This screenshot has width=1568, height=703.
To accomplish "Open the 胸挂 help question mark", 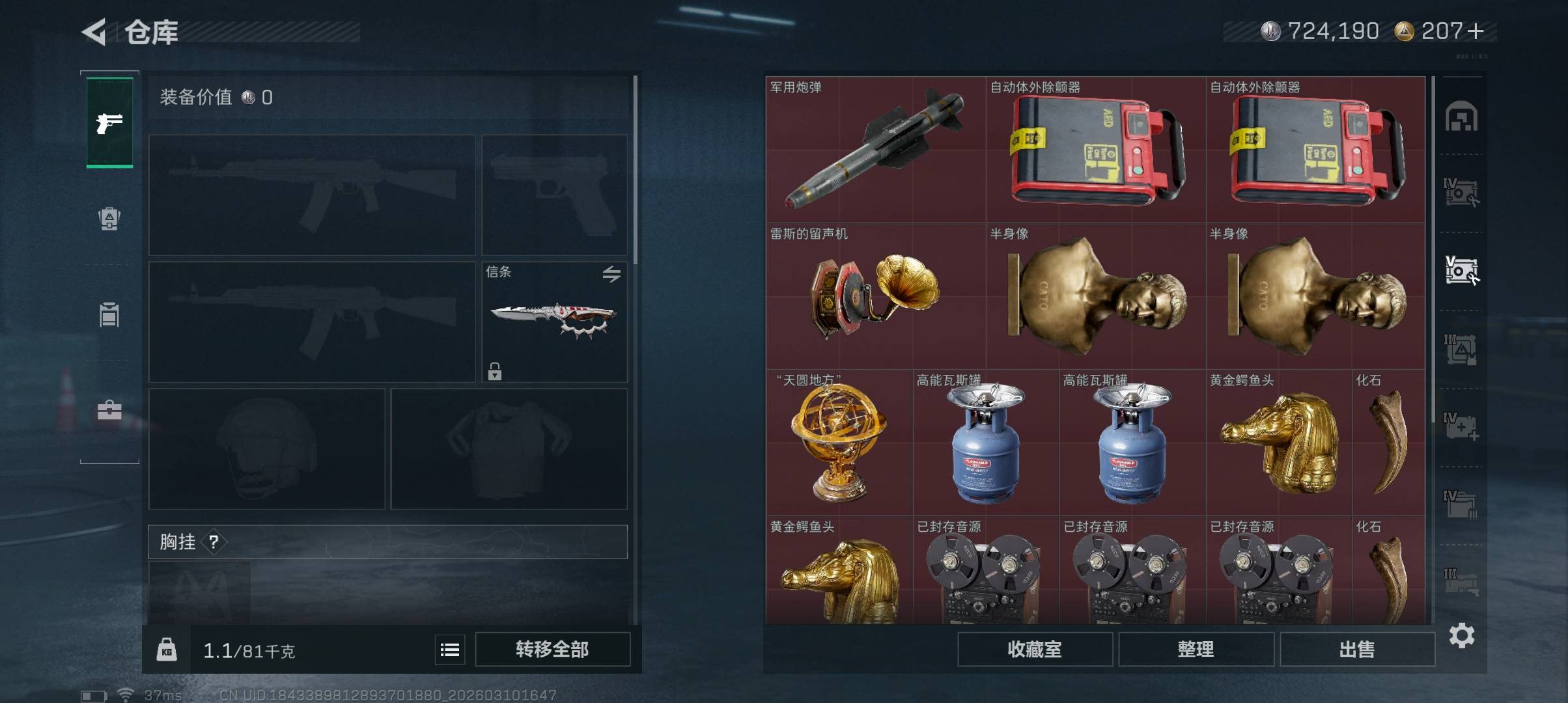I will 214,542.
